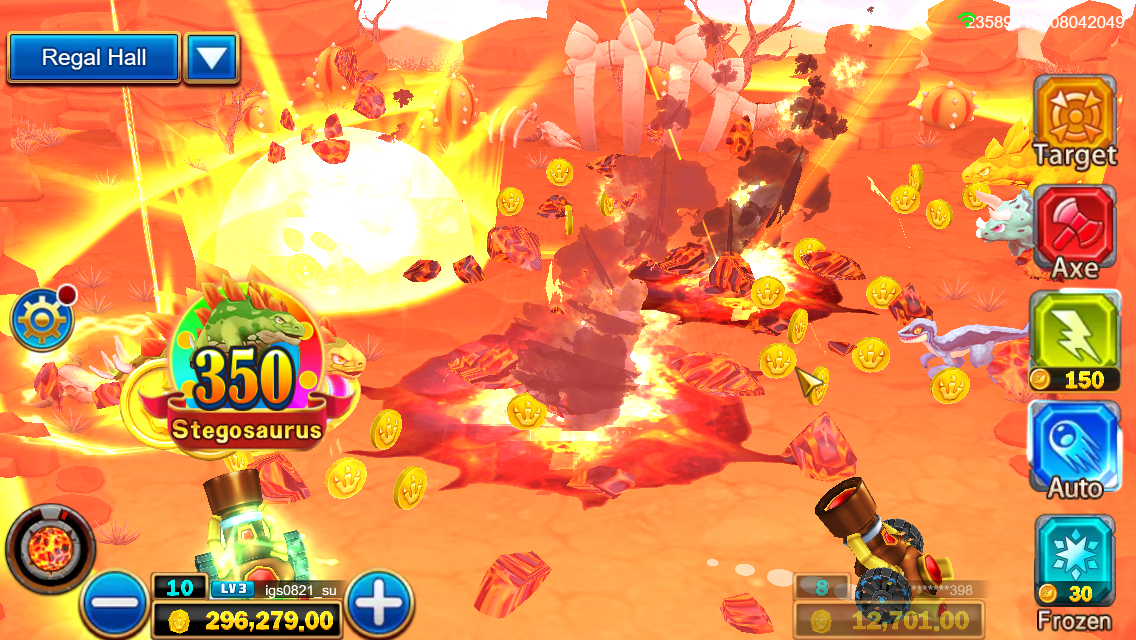Viewport: 1136px width, 640px height.
Task: Open the Regal Hall room selector
Action: 93,58
